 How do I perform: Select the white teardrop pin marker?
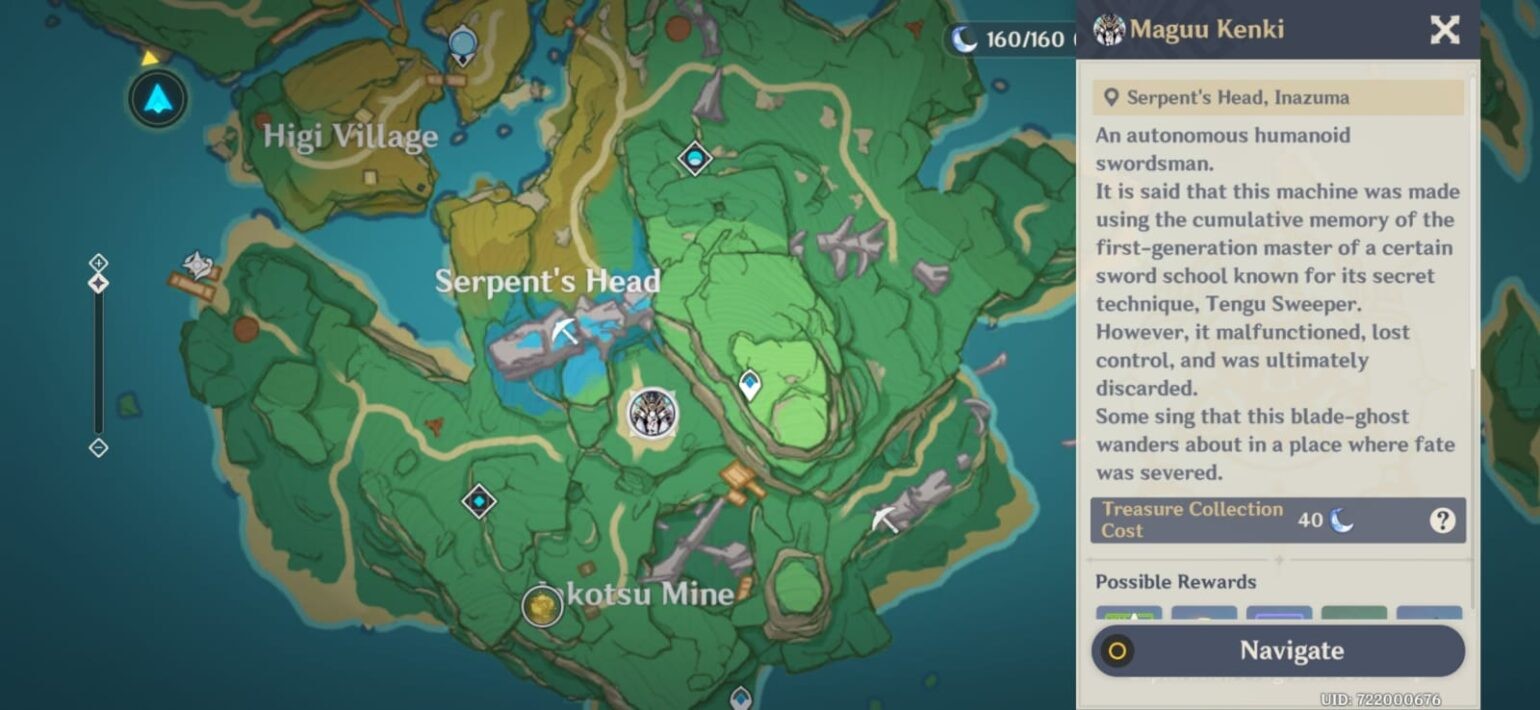pyautogui.click(x=749, y=384)
